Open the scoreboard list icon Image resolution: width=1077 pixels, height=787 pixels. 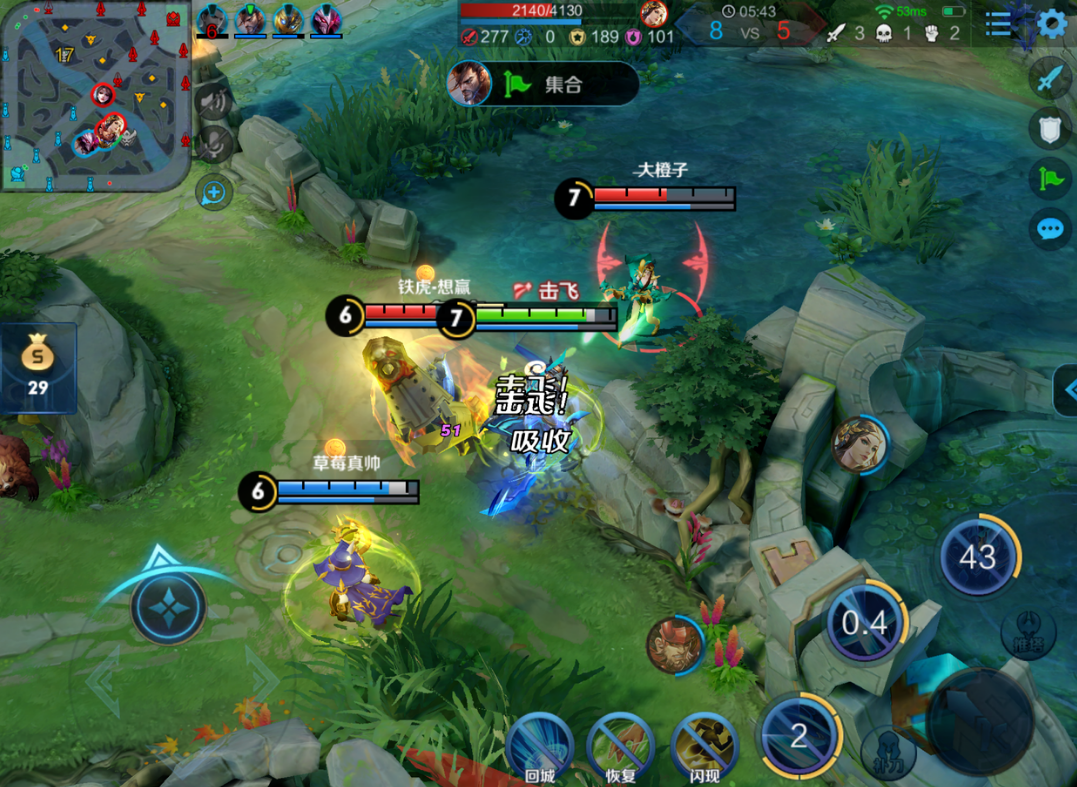pos(998,24)
